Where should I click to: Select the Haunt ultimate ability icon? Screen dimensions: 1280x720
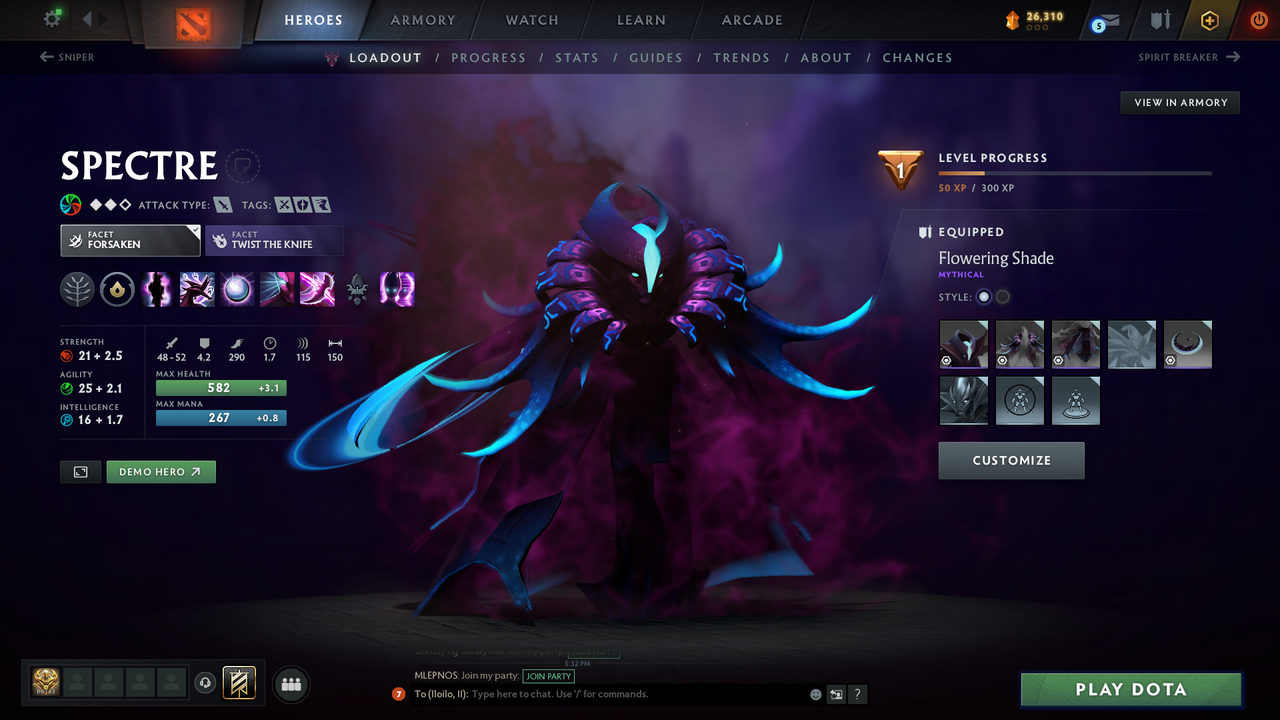(396, 289)
